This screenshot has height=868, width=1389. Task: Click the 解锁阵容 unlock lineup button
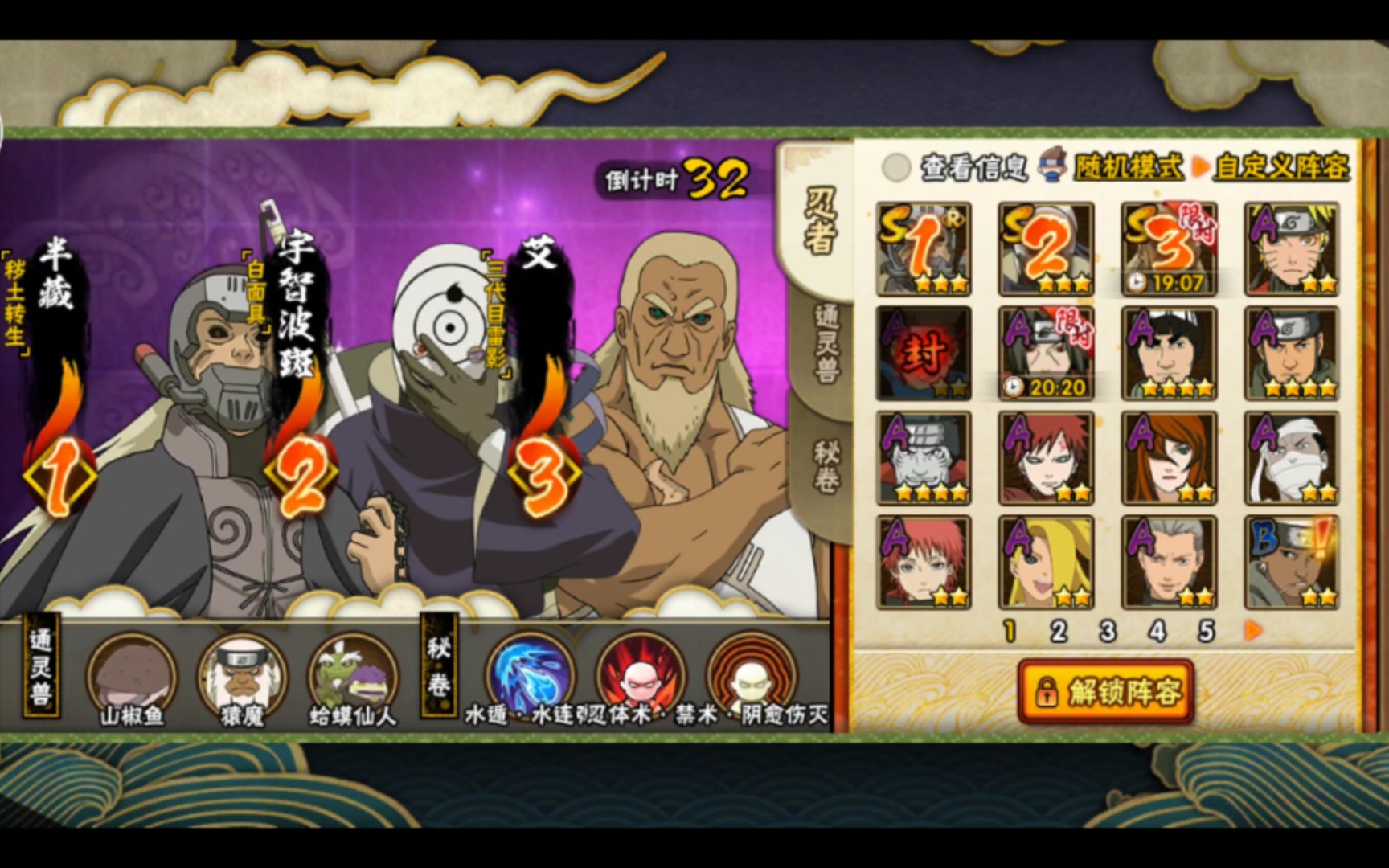(1105, 691)
